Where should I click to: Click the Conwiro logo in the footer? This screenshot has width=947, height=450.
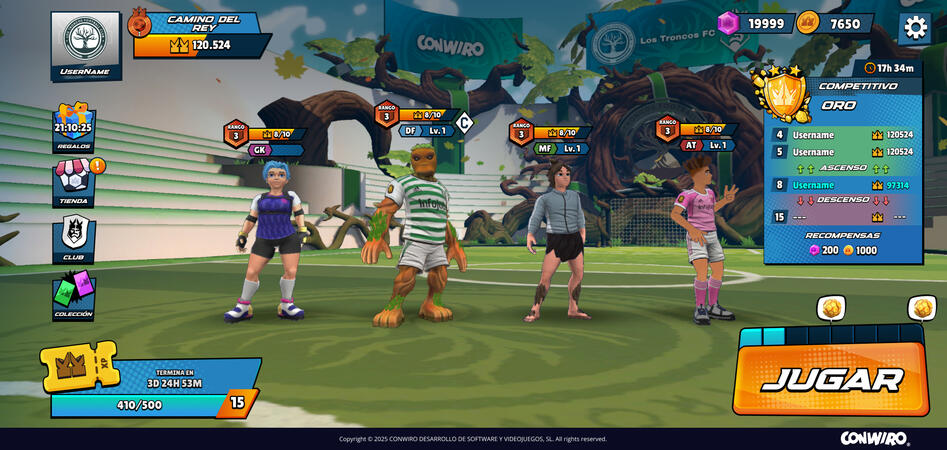pos(874,438)
